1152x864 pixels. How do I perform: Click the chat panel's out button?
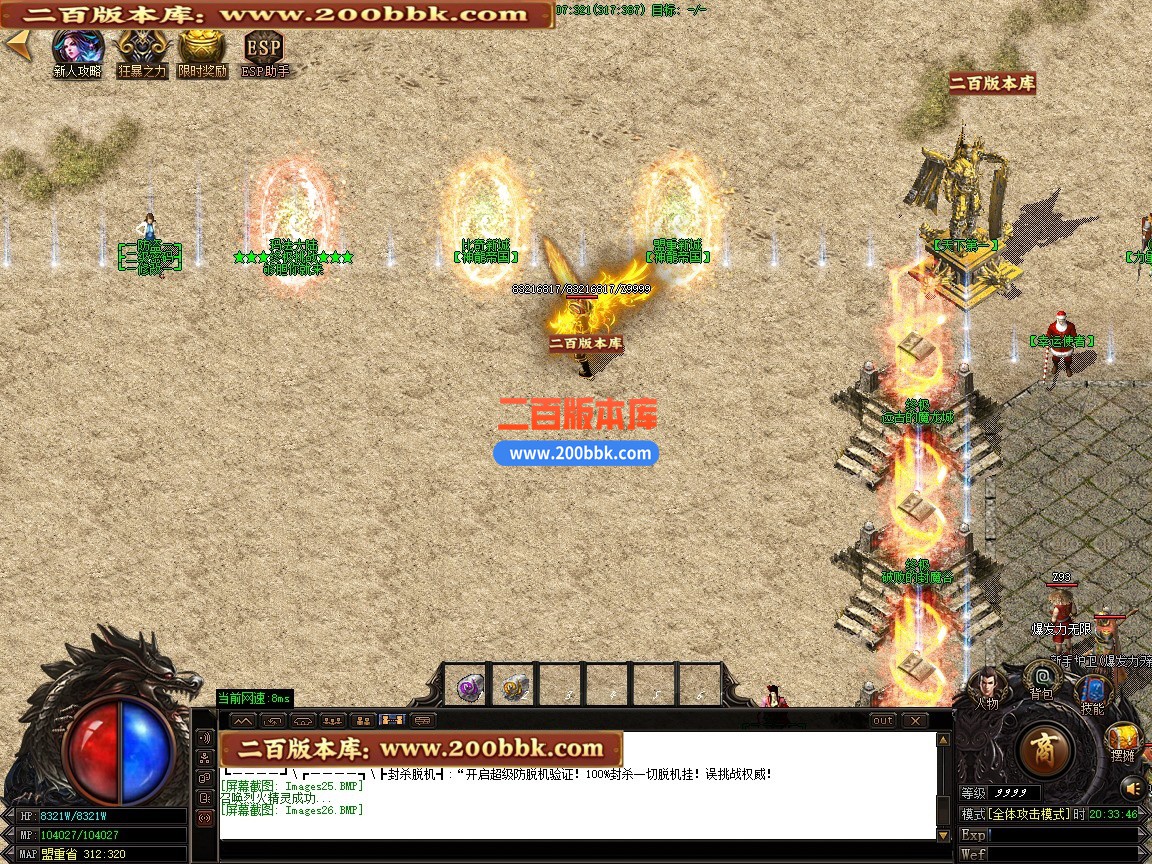[x=883, y=720]
